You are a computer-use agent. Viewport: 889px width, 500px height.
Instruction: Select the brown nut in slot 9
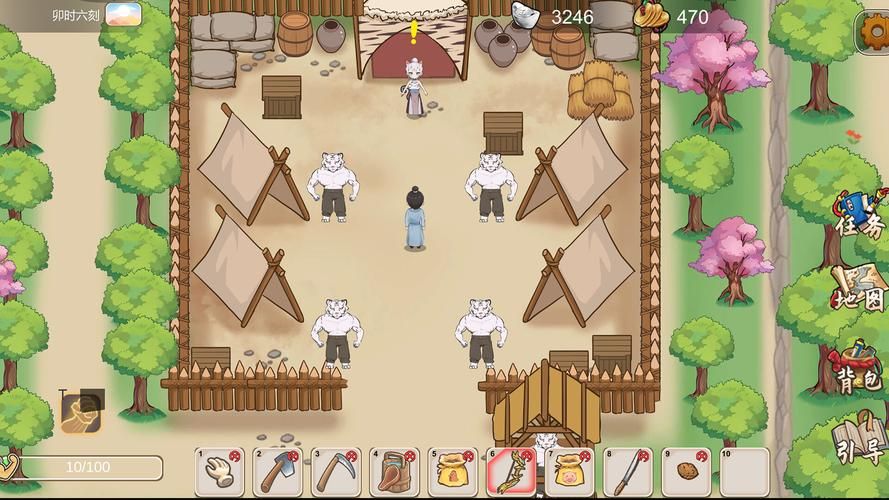pyautogui.click(x=686, y=472)
